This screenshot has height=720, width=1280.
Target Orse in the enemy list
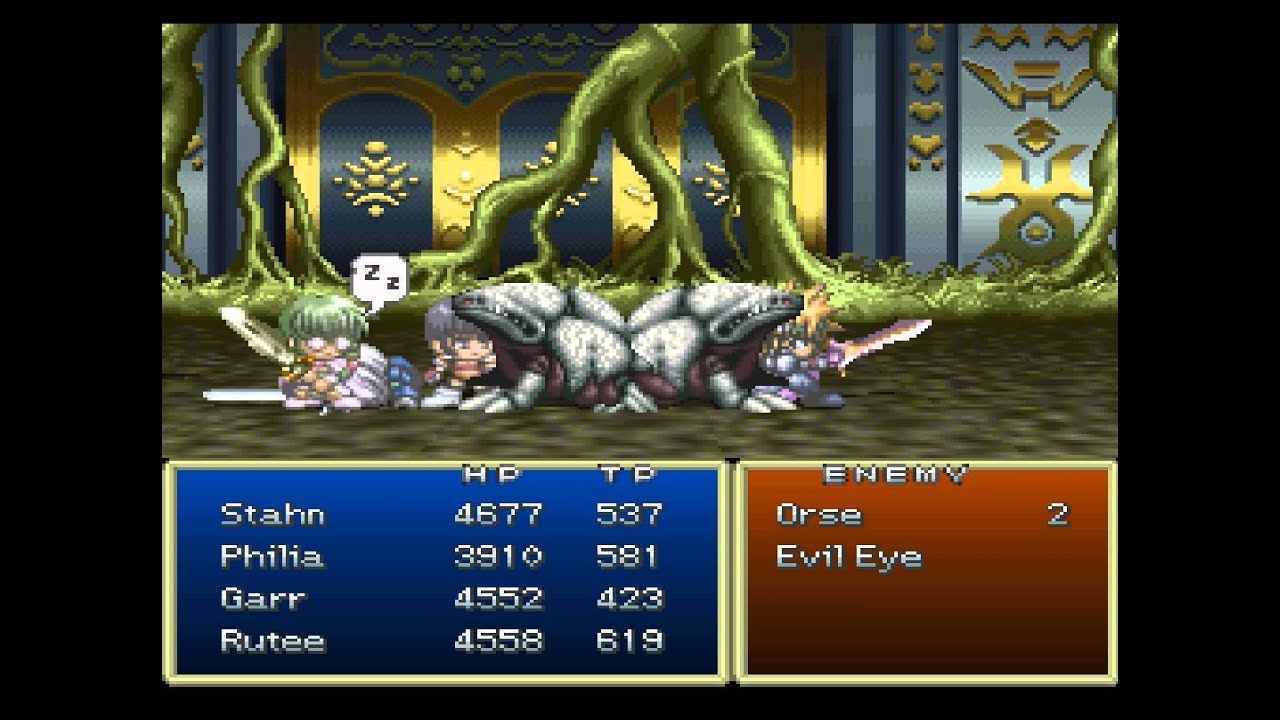[818, 514]
